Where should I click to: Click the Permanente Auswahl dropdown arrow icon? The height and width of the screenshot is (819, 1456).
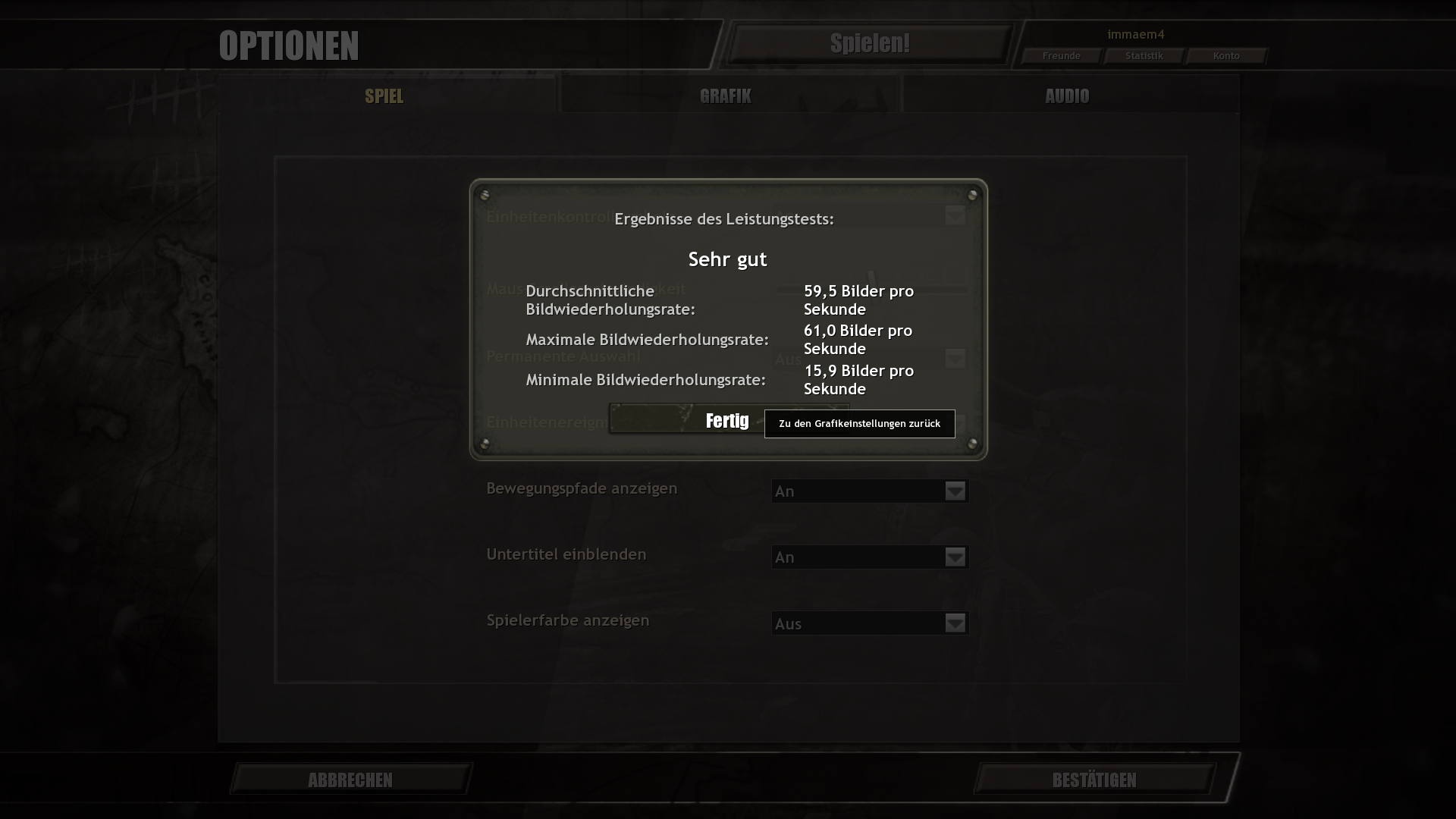[953, 358]
